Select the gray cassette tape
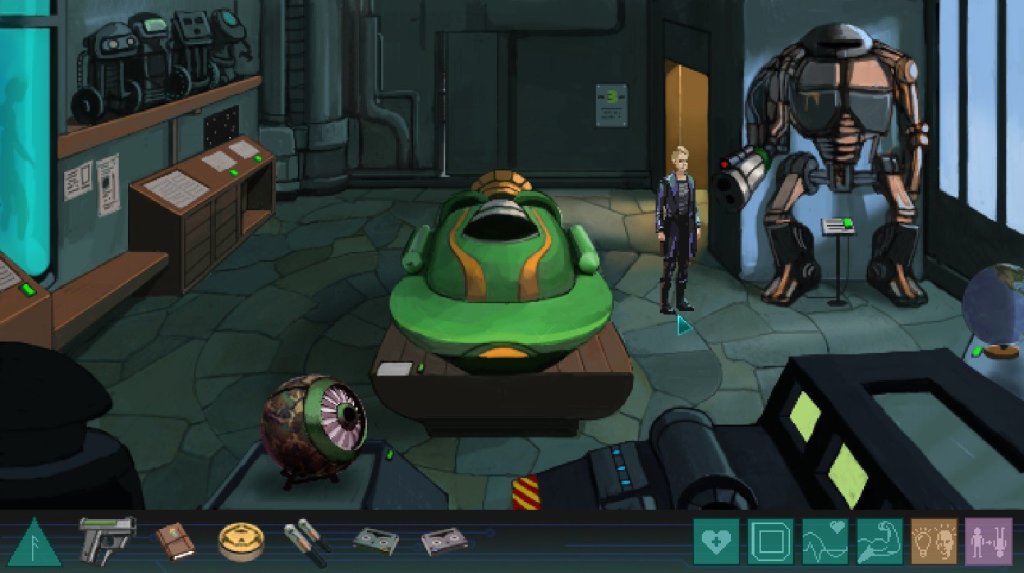This screenshot has width=1024, height=573. pos(443,541)
